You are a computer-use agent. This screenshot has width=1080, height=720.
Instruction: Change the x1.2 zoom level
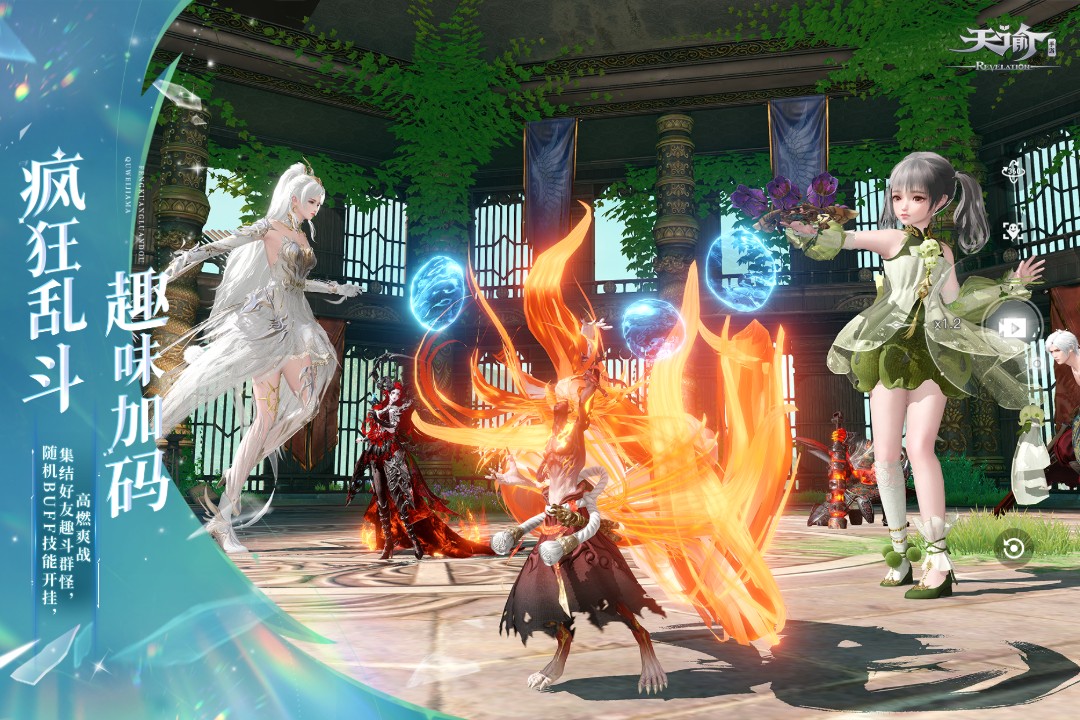pyautogui.click(x=948, y=325)
